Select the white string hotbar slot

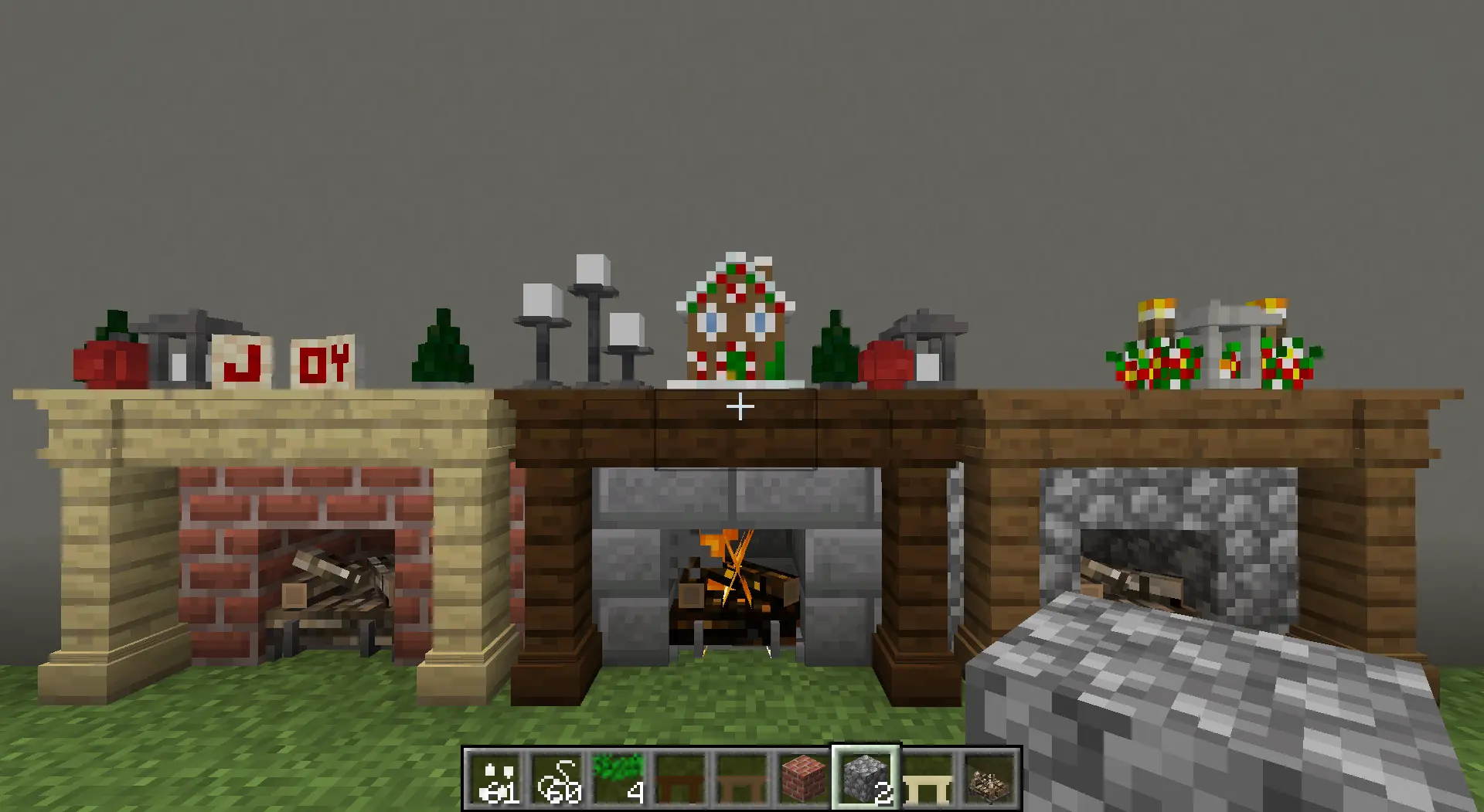[x=557, y=779]
